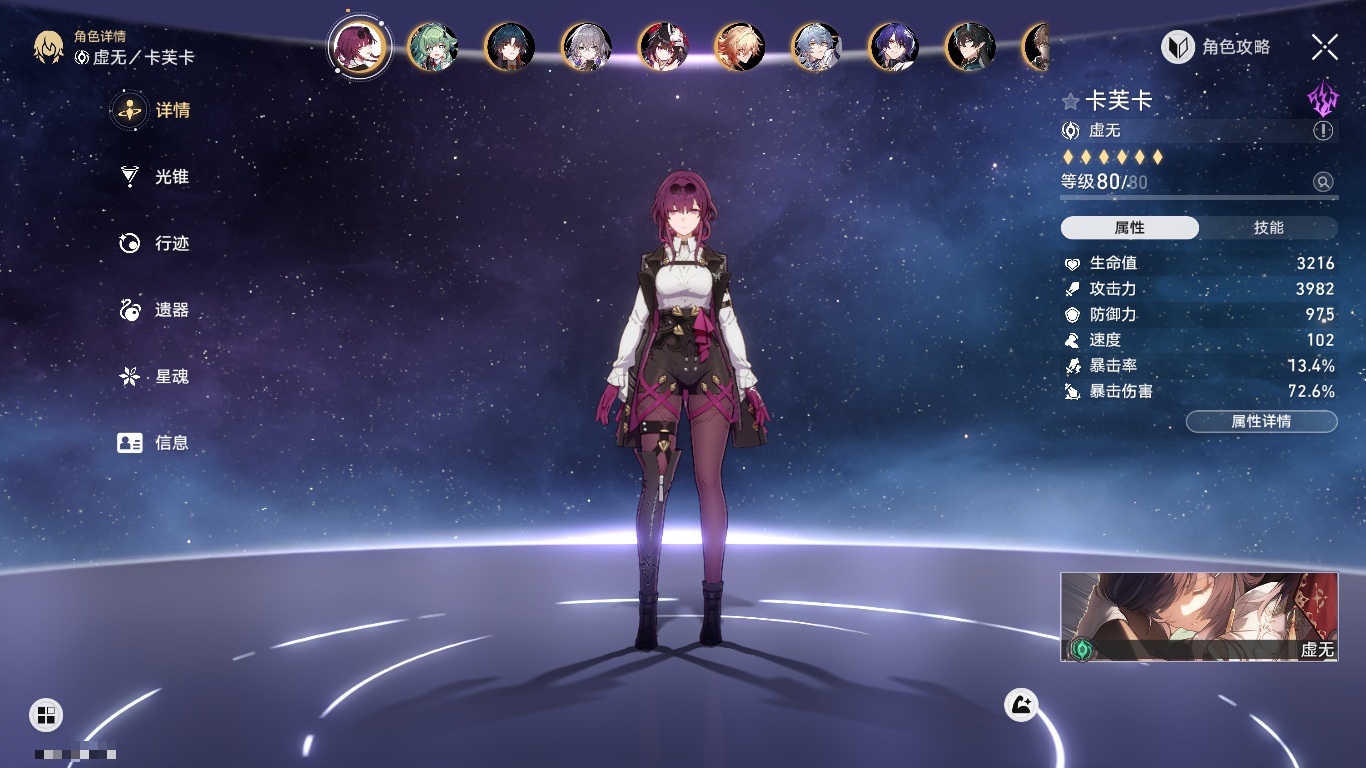Choose the green-haired character portrait
The height and width of the screenshot is (768, 1366).
point(433,47)
